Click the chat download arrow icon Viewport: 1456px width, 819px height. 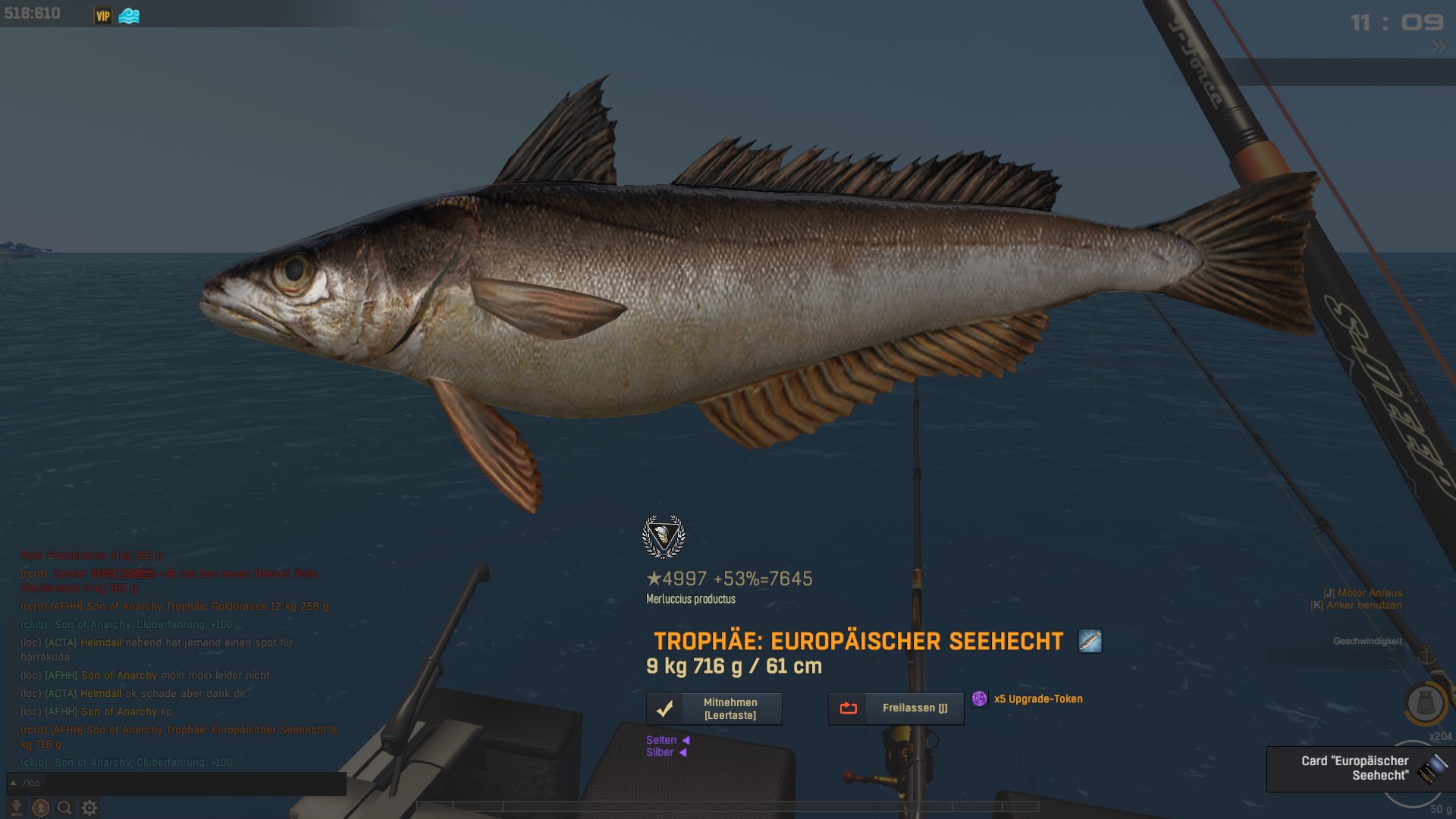point(17,808)
